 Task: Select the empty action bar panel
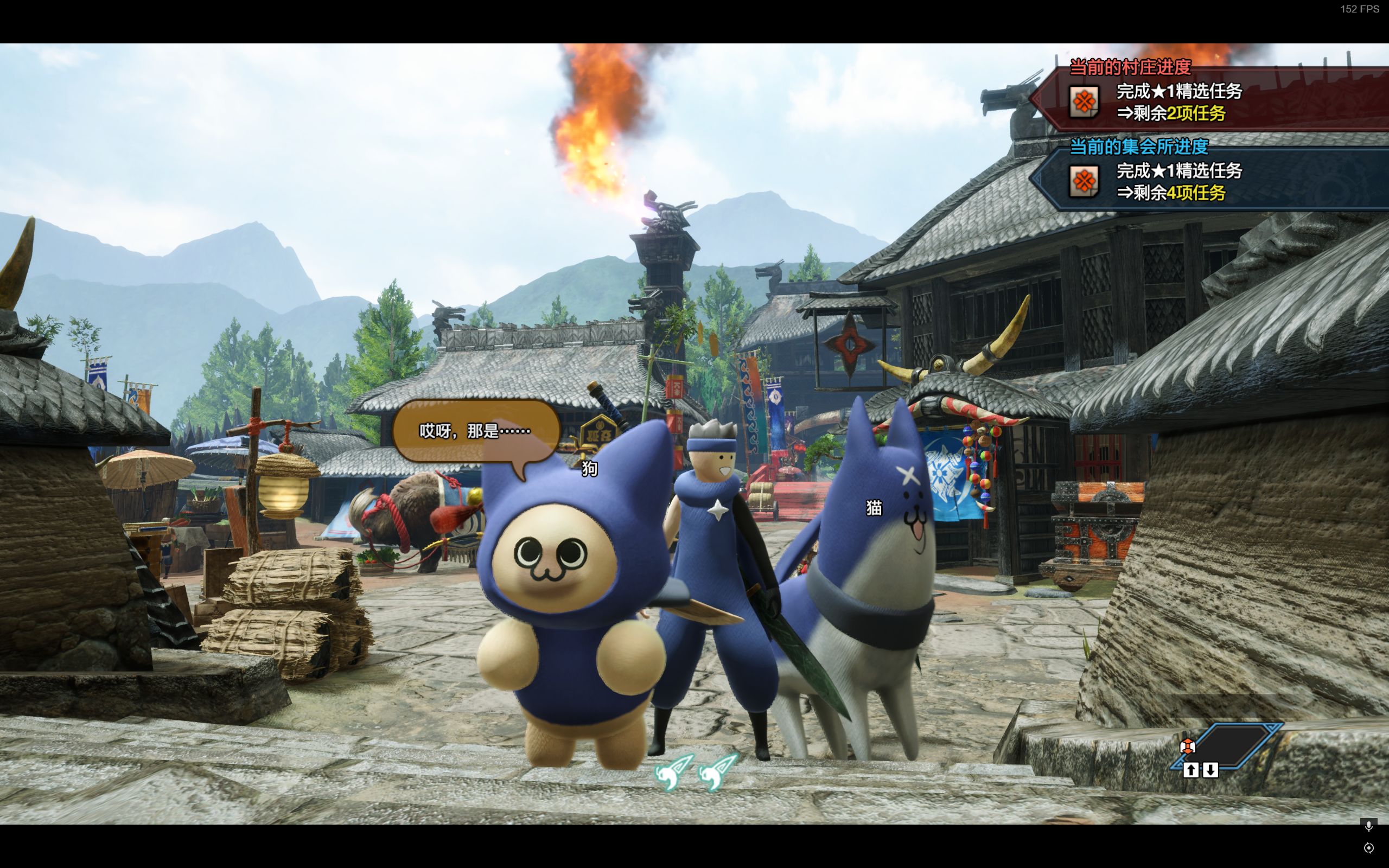point(1233,744)
